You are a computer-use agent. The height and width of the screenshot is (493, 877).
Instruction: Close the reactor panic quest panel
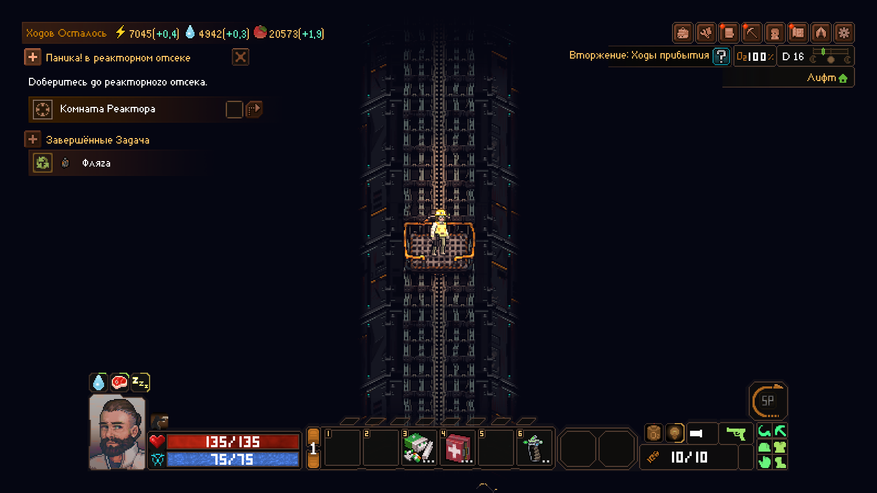point(240,57)
